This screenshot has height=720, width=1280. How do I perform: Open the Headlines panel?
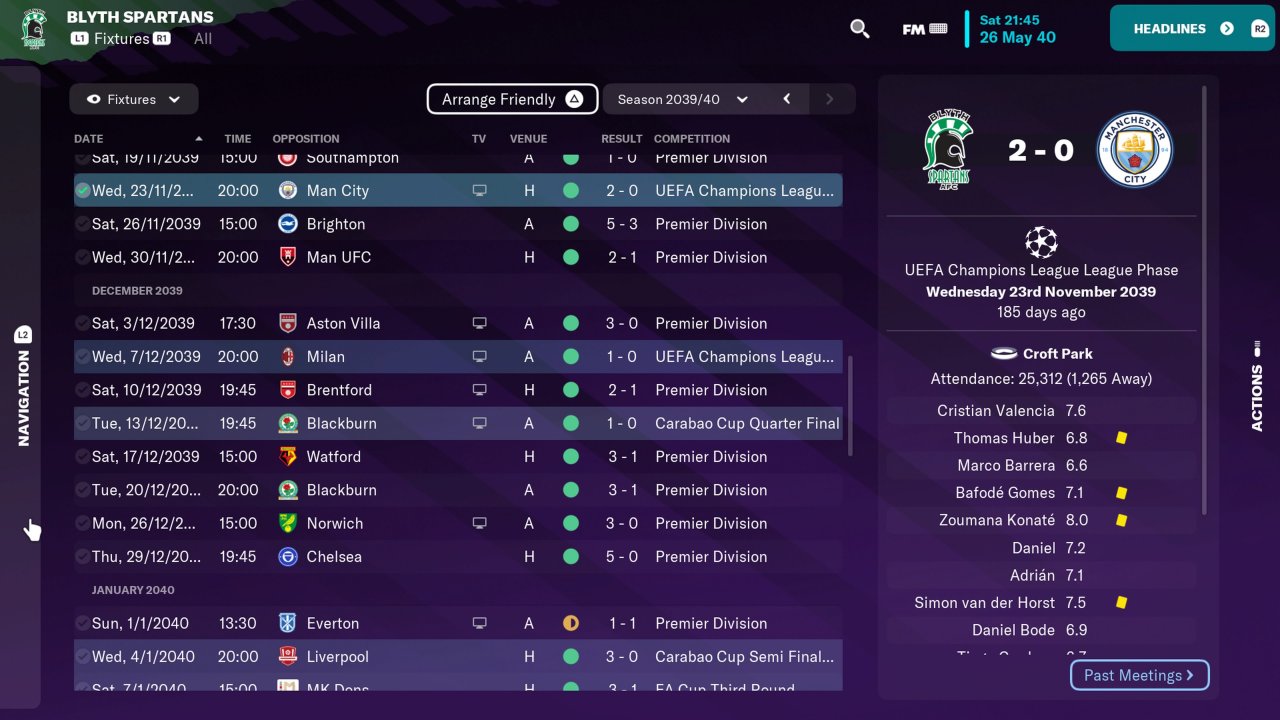click(x=1192, y=28)
